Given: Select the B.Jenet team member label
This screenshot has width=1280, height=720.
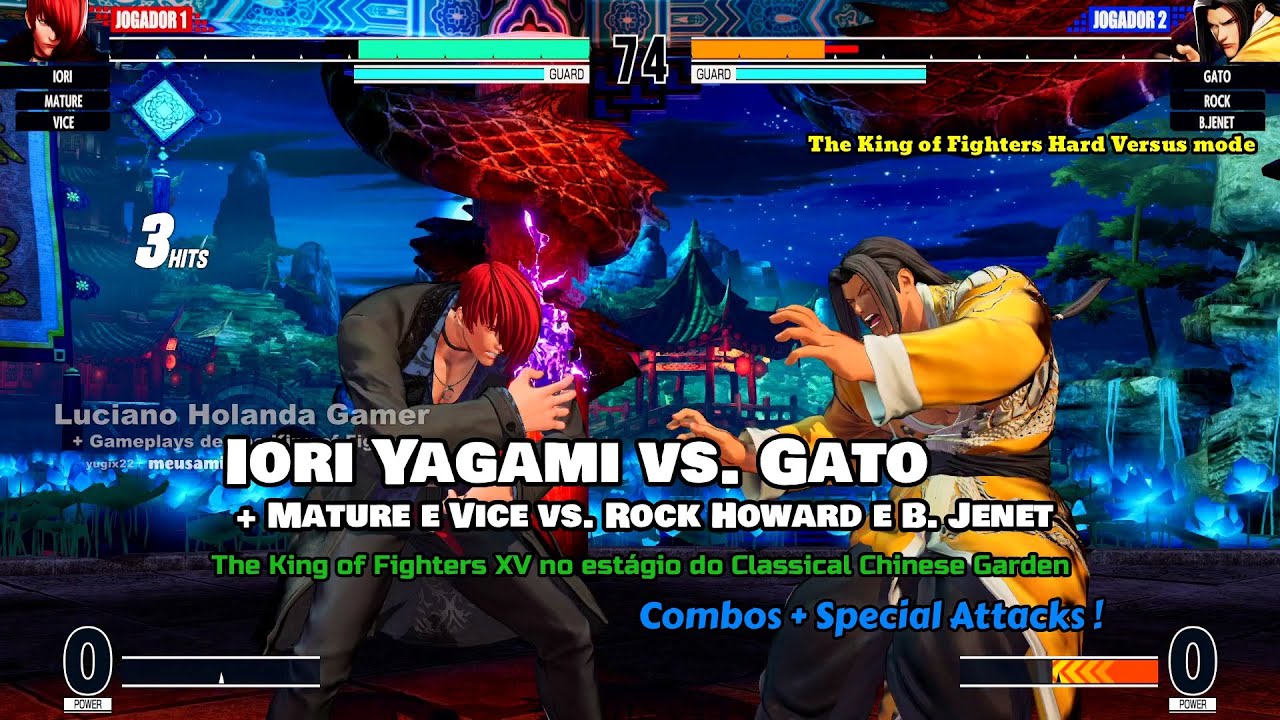Looking at the screenshot, I should click(x=1216, y=122).
